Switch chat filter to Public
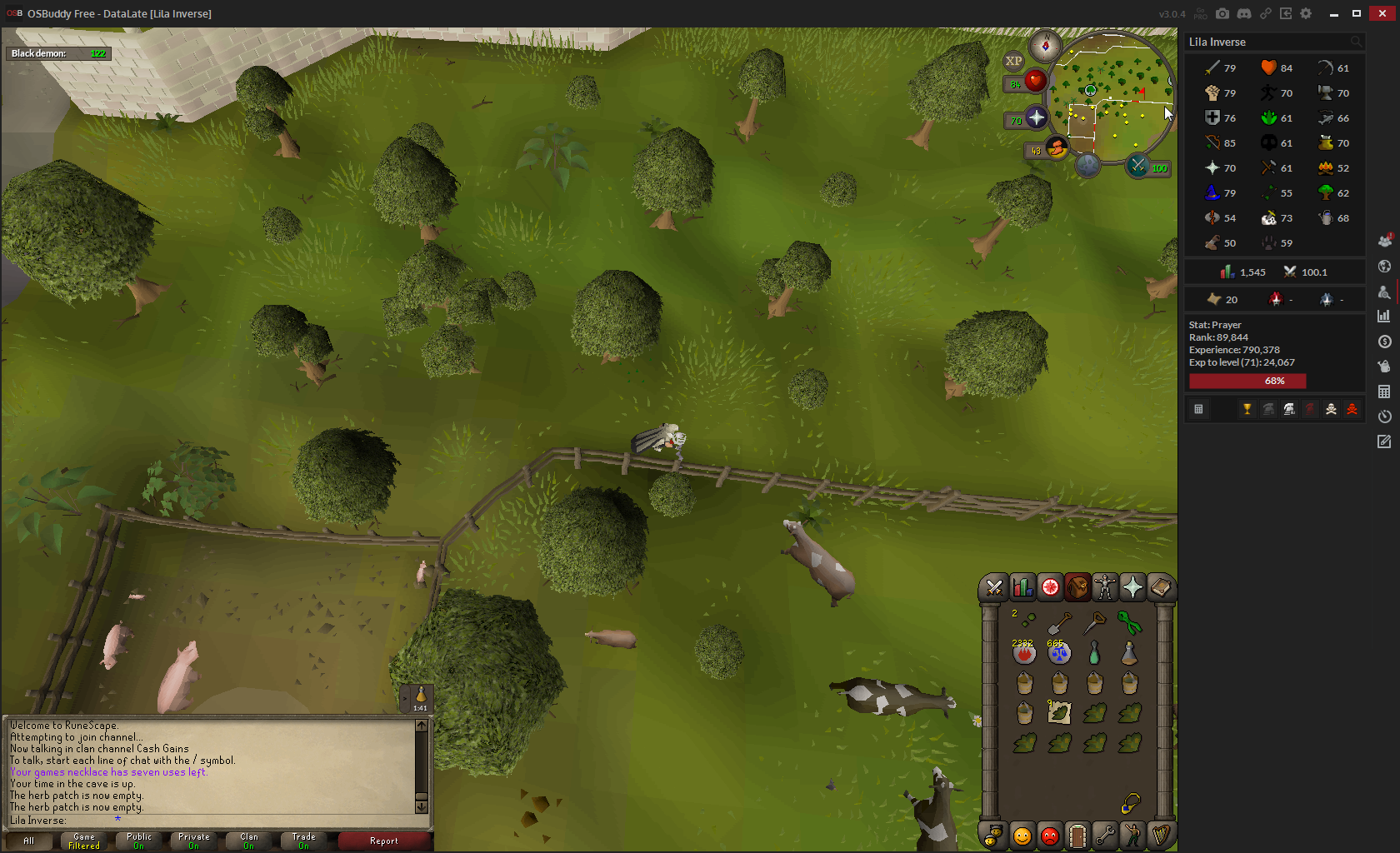 [x=139, y=841]
